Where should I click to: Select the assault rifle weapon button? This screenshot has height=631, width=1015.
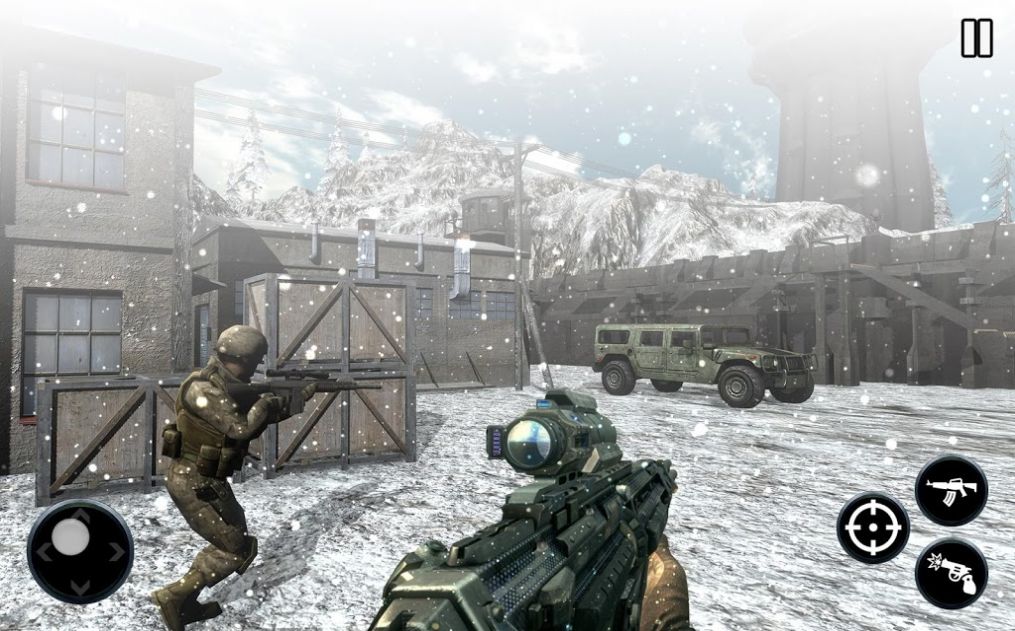click(x=951, y=490)
